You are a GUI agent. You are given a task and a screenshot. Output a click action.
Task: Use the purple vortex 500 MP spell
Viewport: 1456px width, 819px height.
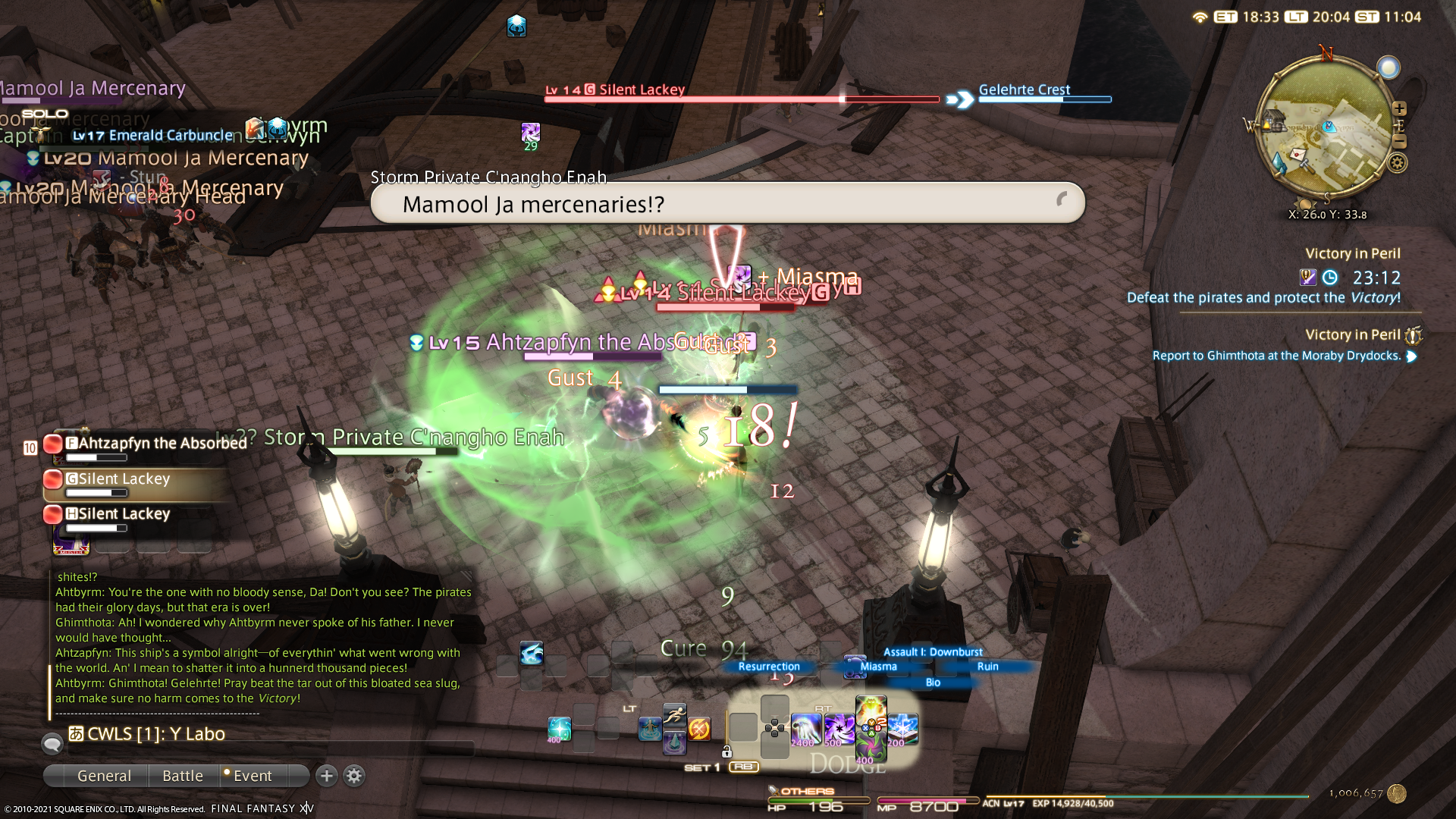[x=839, y=730]
